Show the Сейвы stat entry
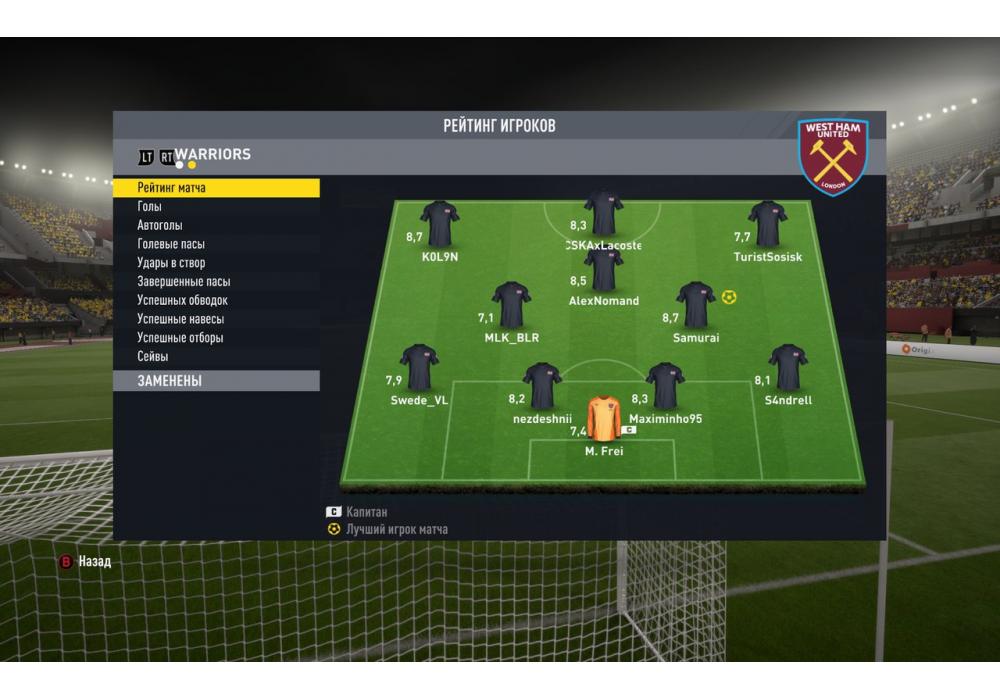 152,356
